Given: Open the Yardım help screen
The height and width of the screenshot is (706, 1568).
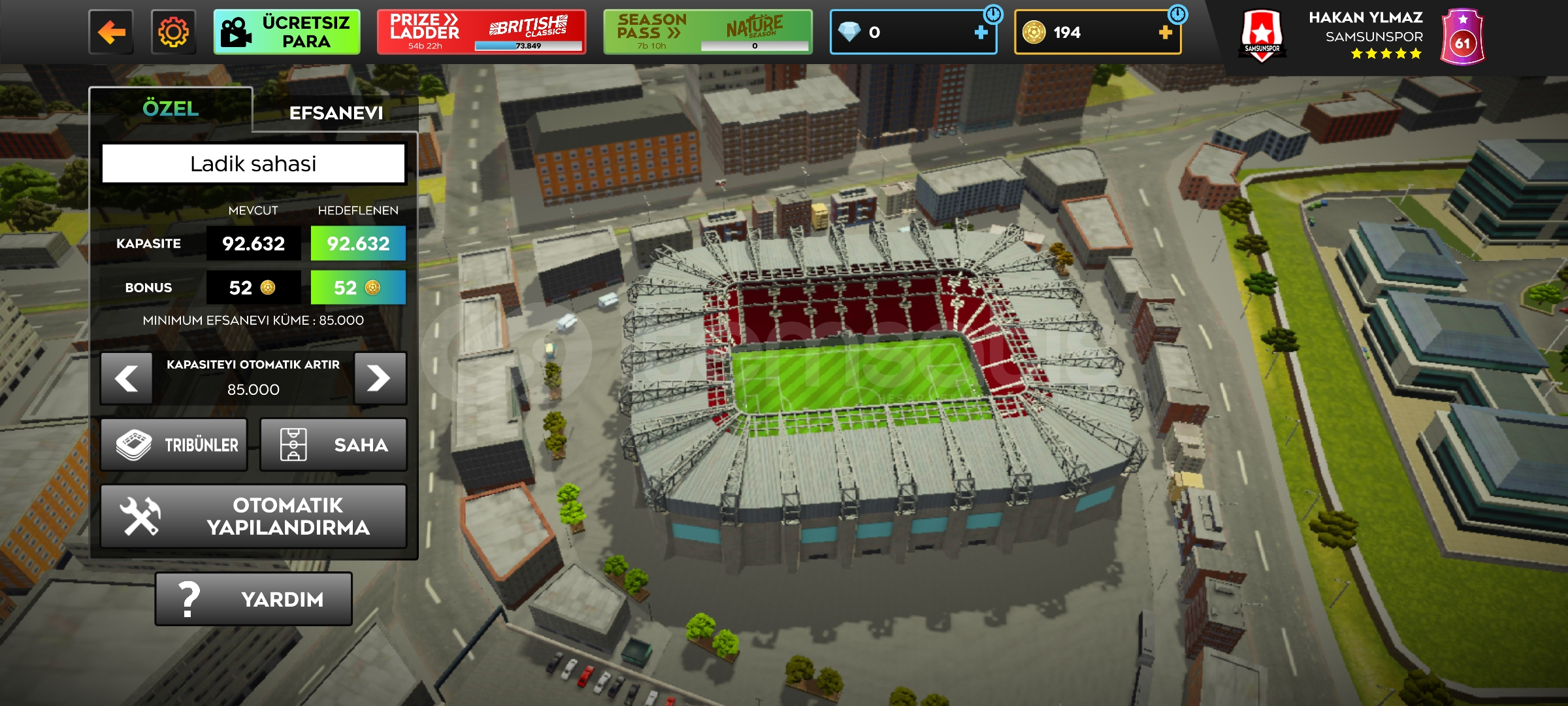Looking at the screenshot, I should click(x=253, y=599).
